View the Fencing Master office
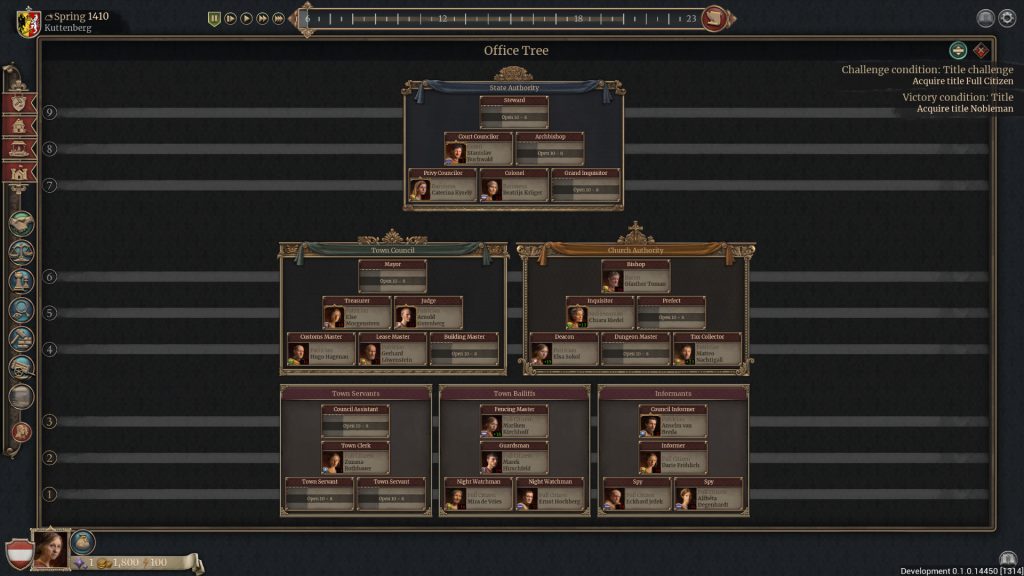 tap(514, 421)
